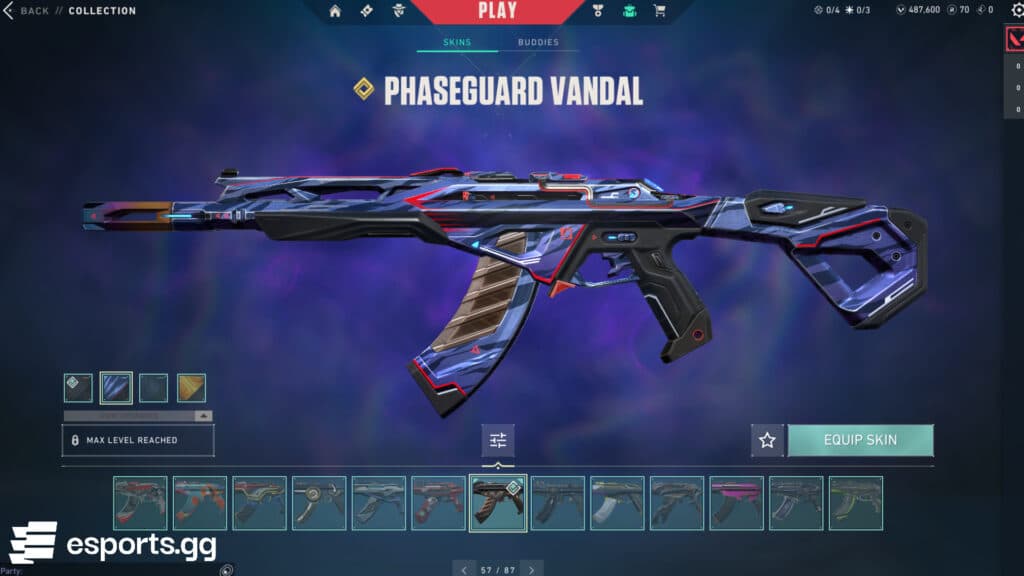Screen dimensions: 1024x576
Task: Go to the next page of skins
Action: [x=532, y=569]
